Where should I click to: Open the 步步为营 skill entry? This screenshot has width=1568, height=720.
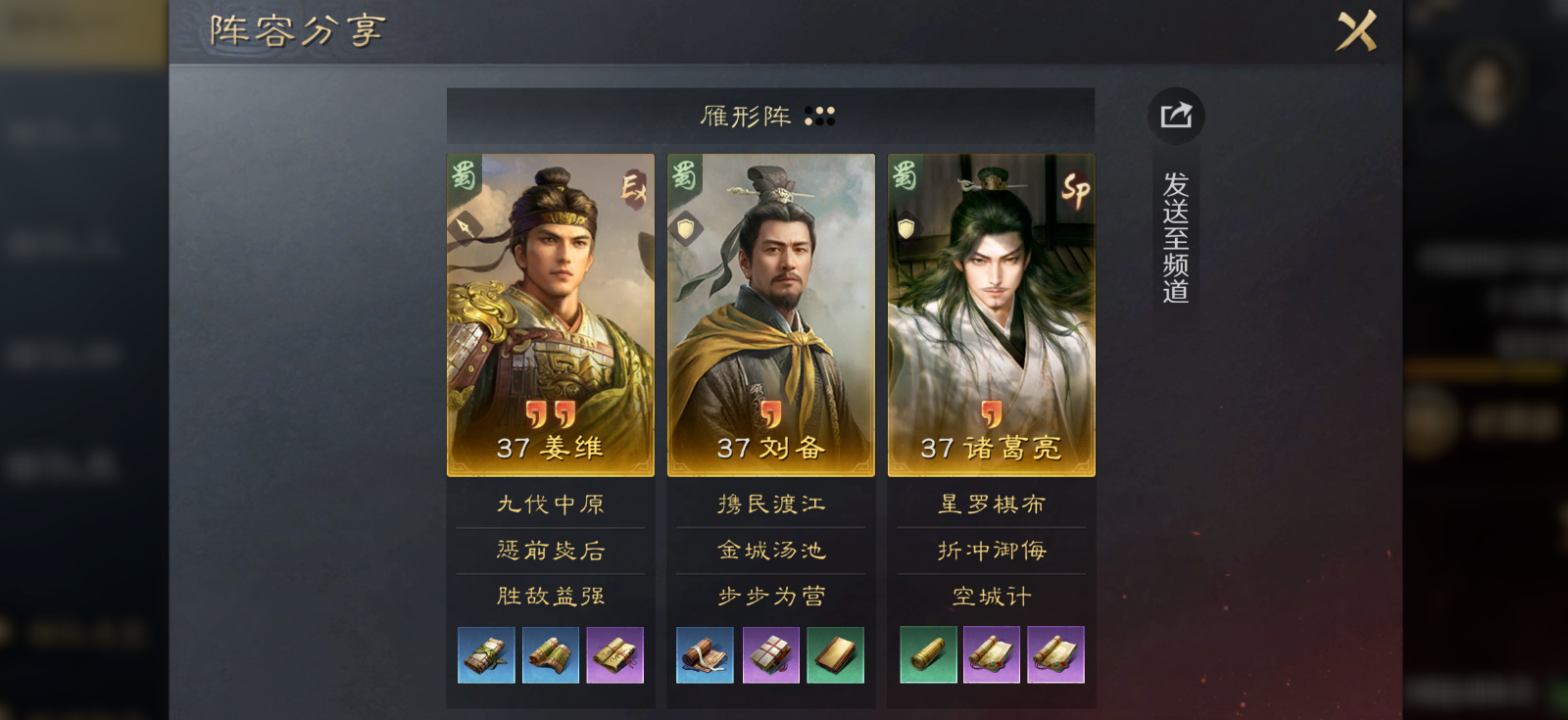point(770,596)
